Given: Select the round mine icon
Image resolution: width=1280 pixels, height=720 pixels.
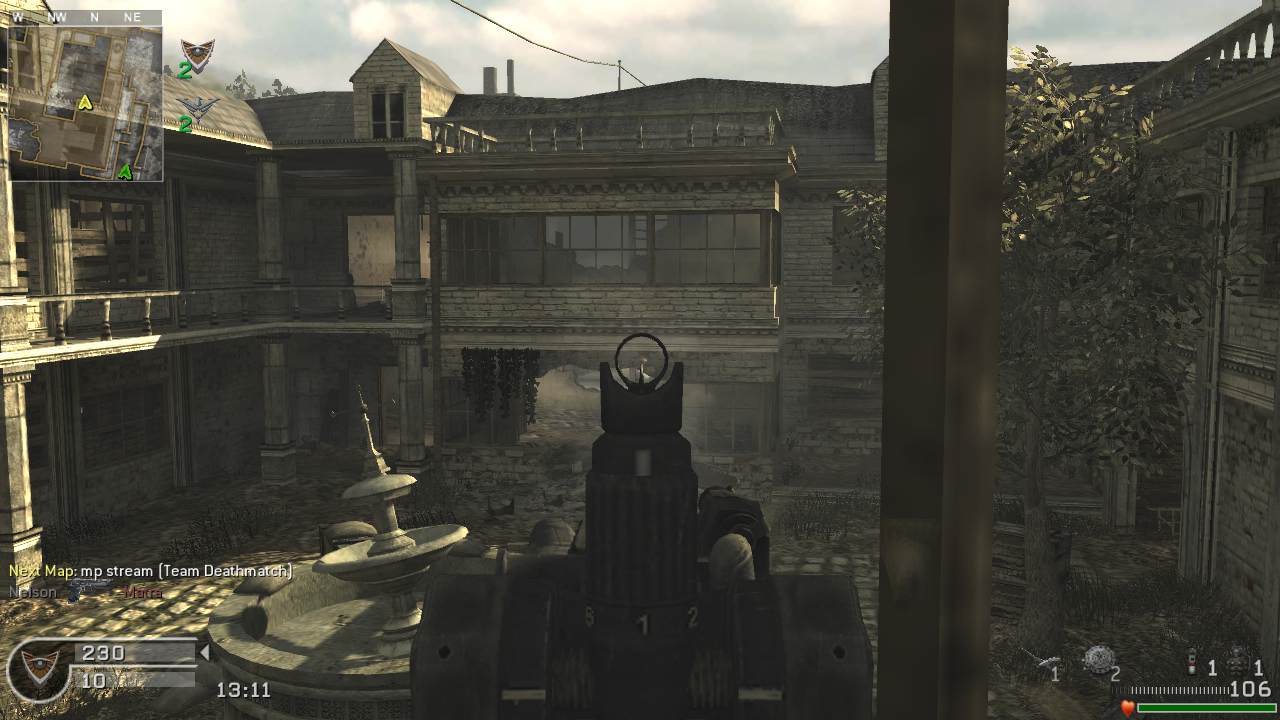Looking at the screenshot, I should [x=1098, y=658].
